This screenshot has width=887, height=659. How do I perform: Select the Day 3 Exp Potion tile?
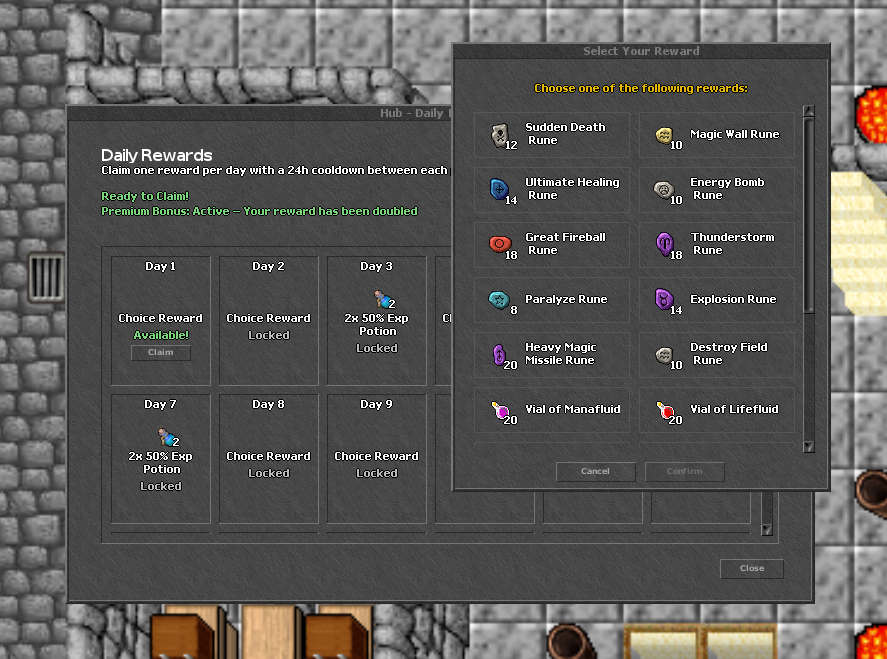[377, 320]
